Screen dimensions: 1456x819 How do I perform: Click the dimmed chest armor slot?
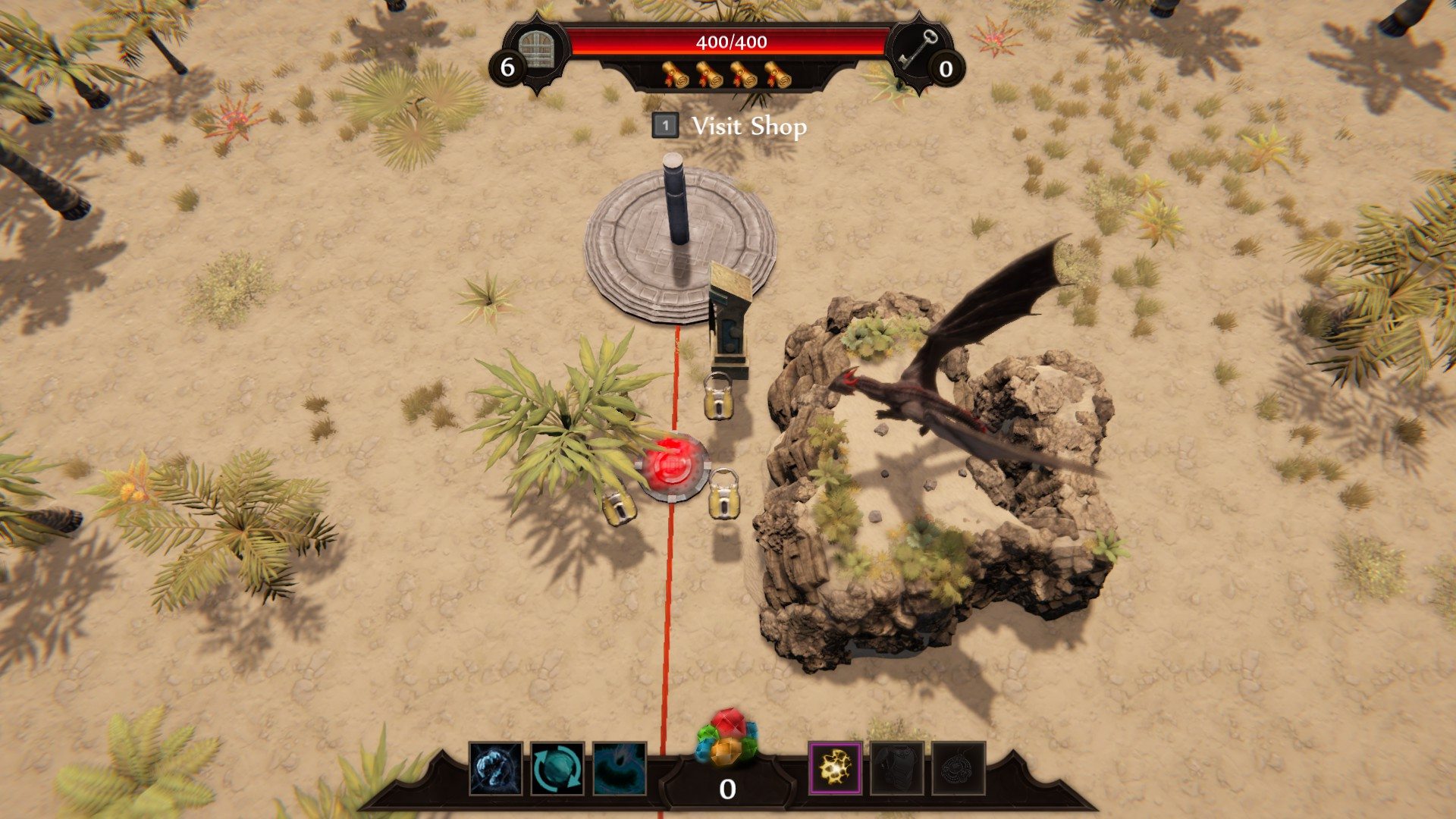coord(897,768)
